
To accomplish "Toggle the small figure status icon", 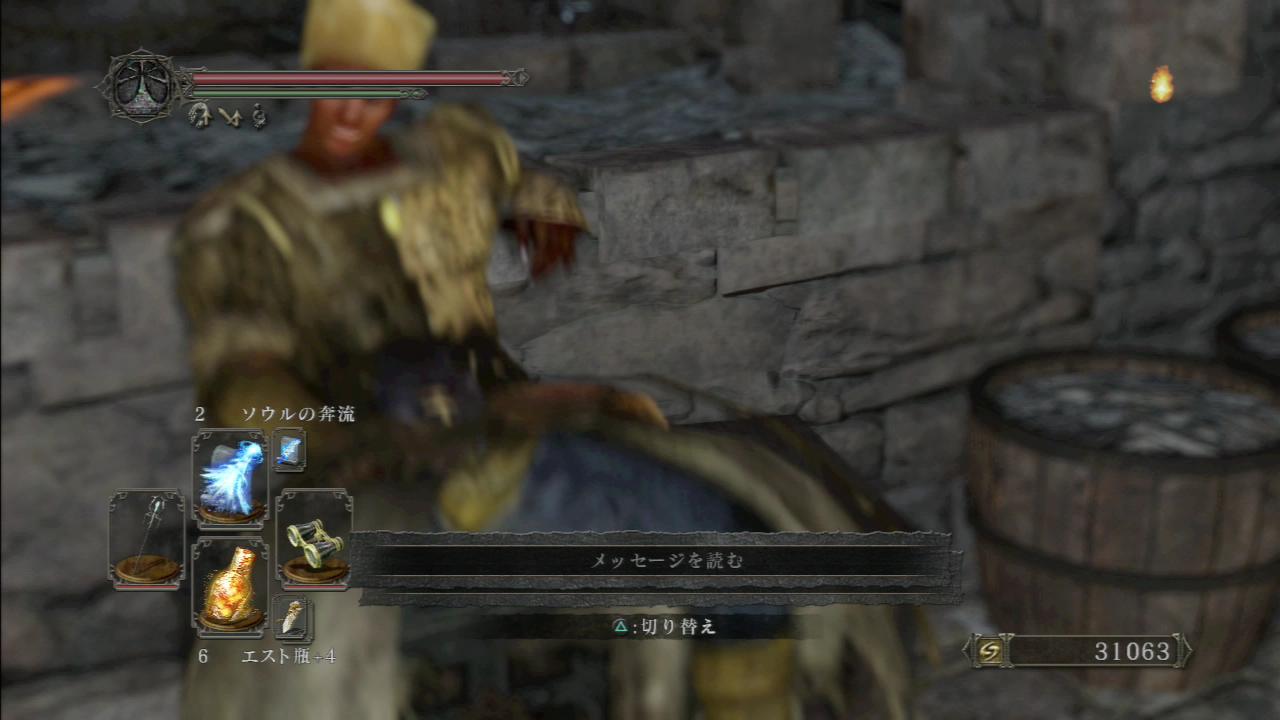I will pos(256,116).
